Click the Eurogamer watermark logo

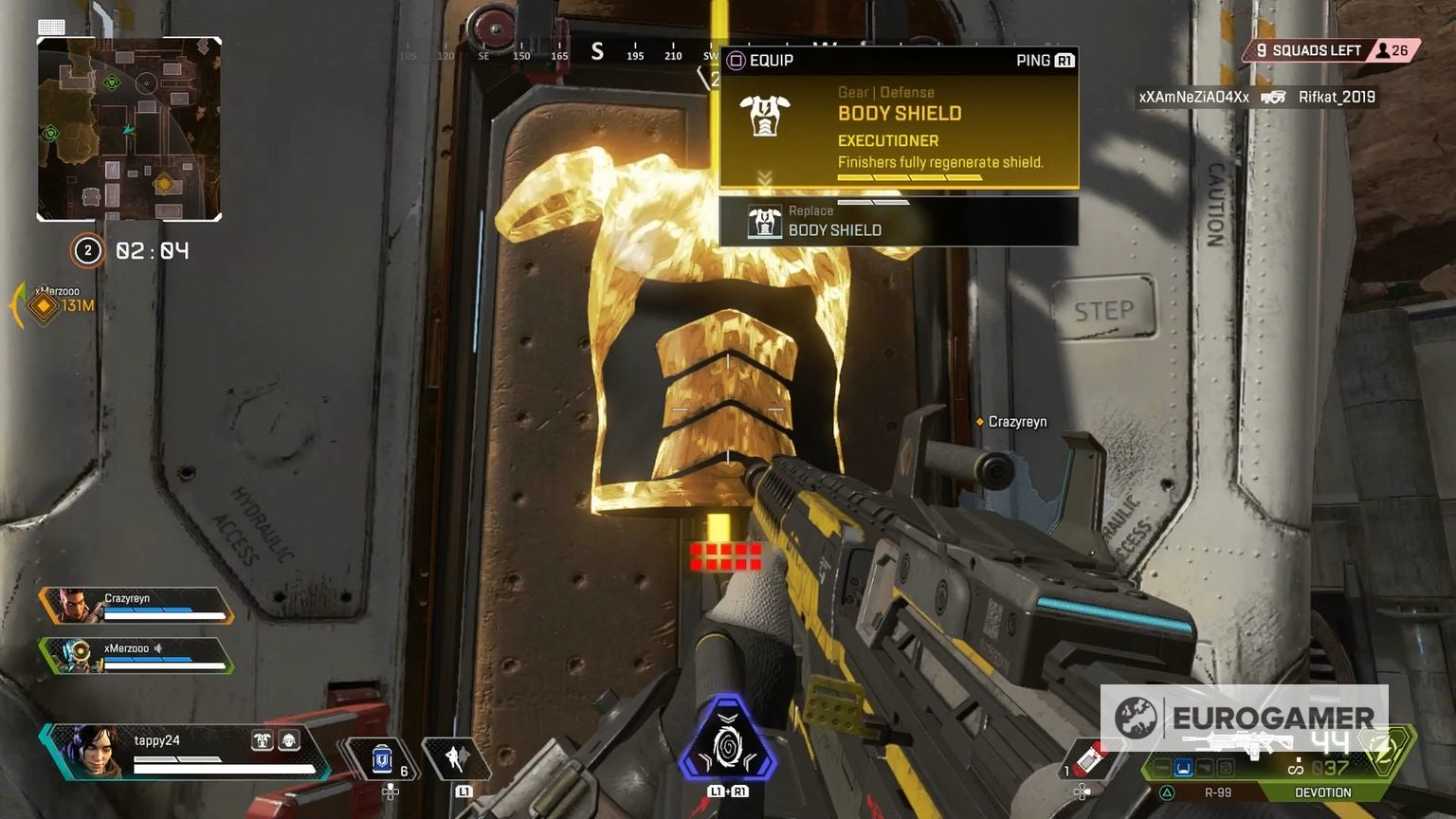[1243, 718]
